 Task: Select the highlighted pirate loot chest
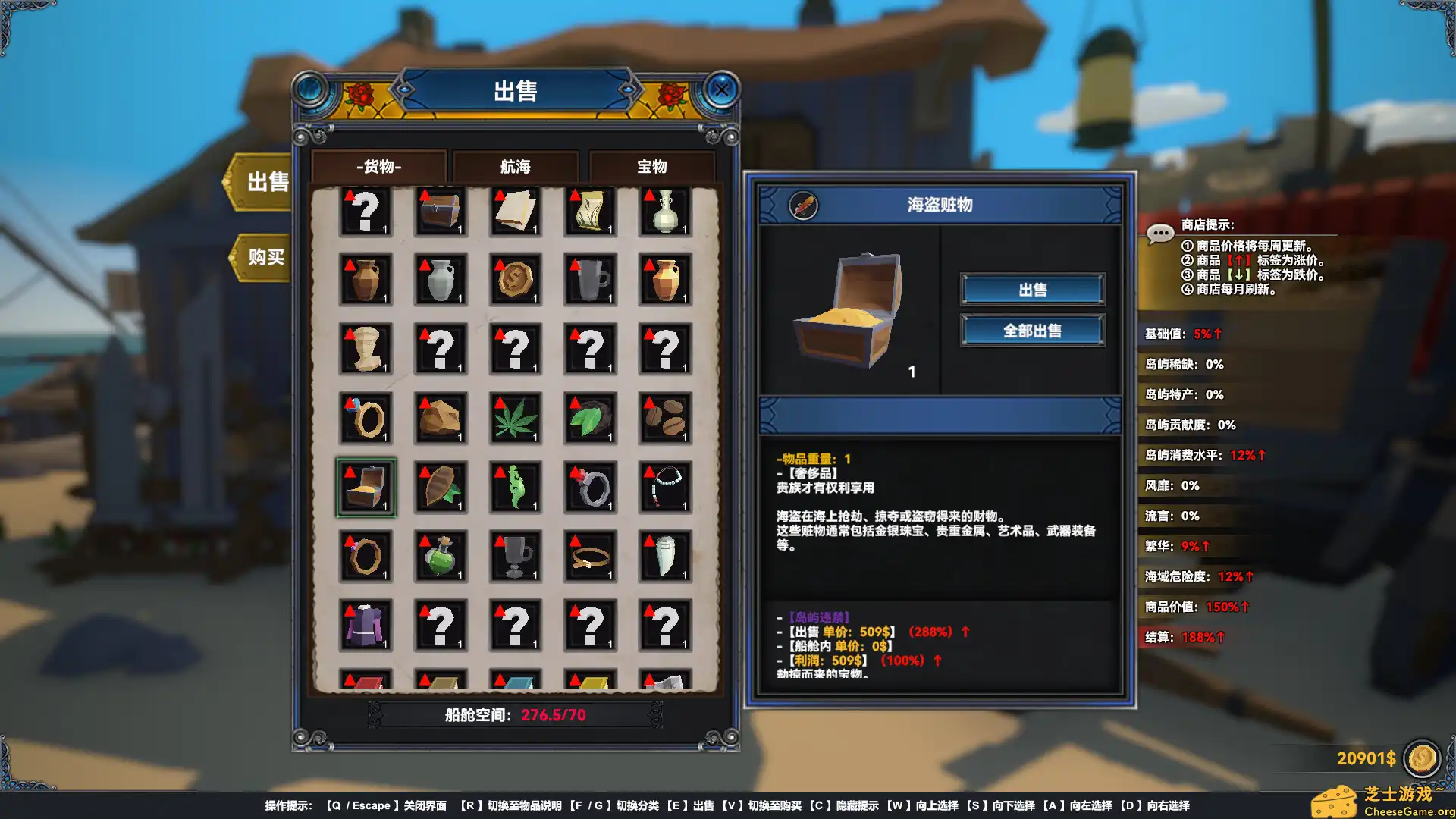(x=366, y=487)
